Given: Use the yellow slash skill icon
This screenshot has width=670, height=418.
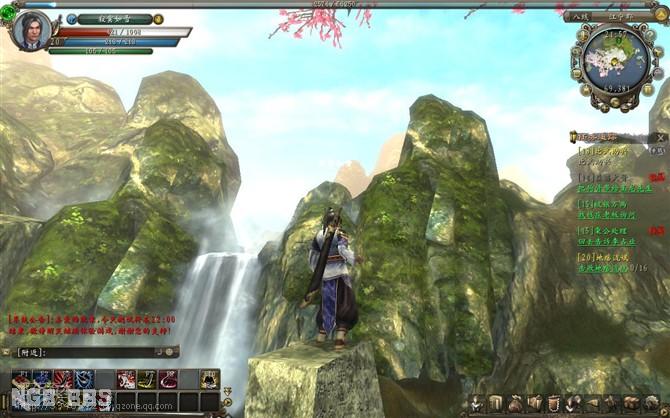Looking at the screenshot, I should (146, 378).
